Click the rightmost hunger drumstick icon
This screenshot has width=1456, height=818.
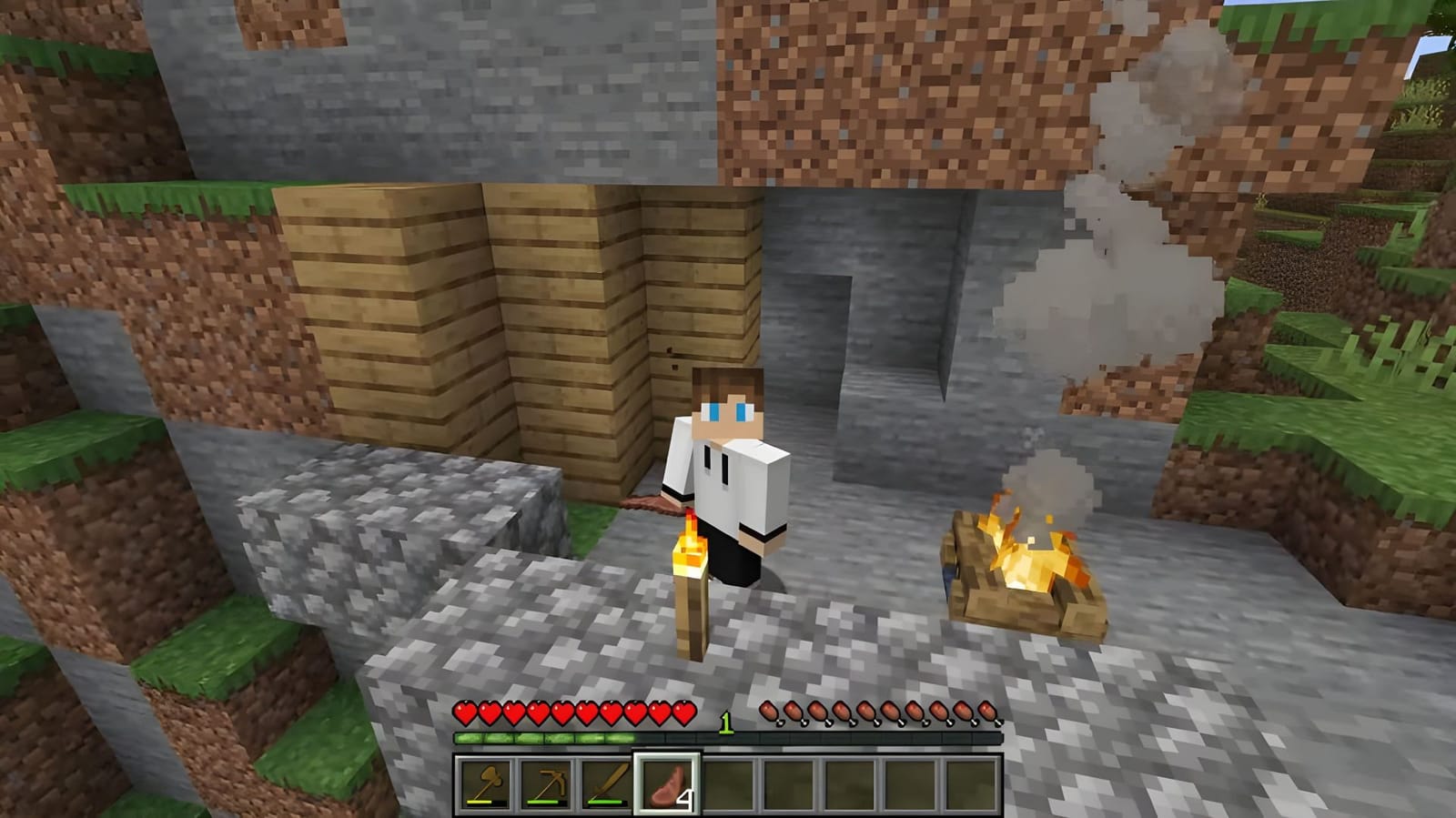(x=988, y=708)
